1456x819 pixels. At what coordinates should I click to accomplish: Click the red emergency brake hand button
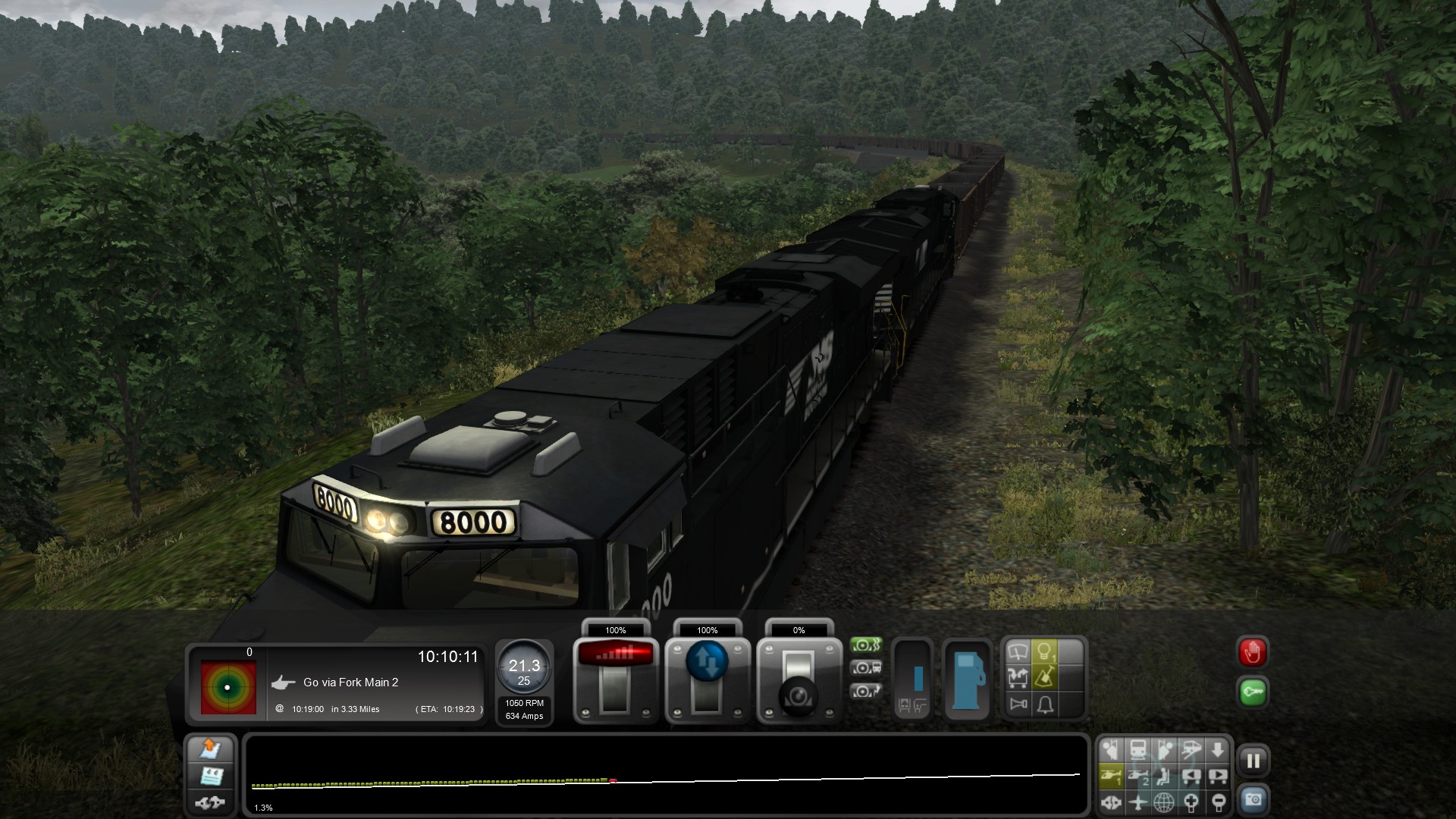click(x=1253, y=652)
